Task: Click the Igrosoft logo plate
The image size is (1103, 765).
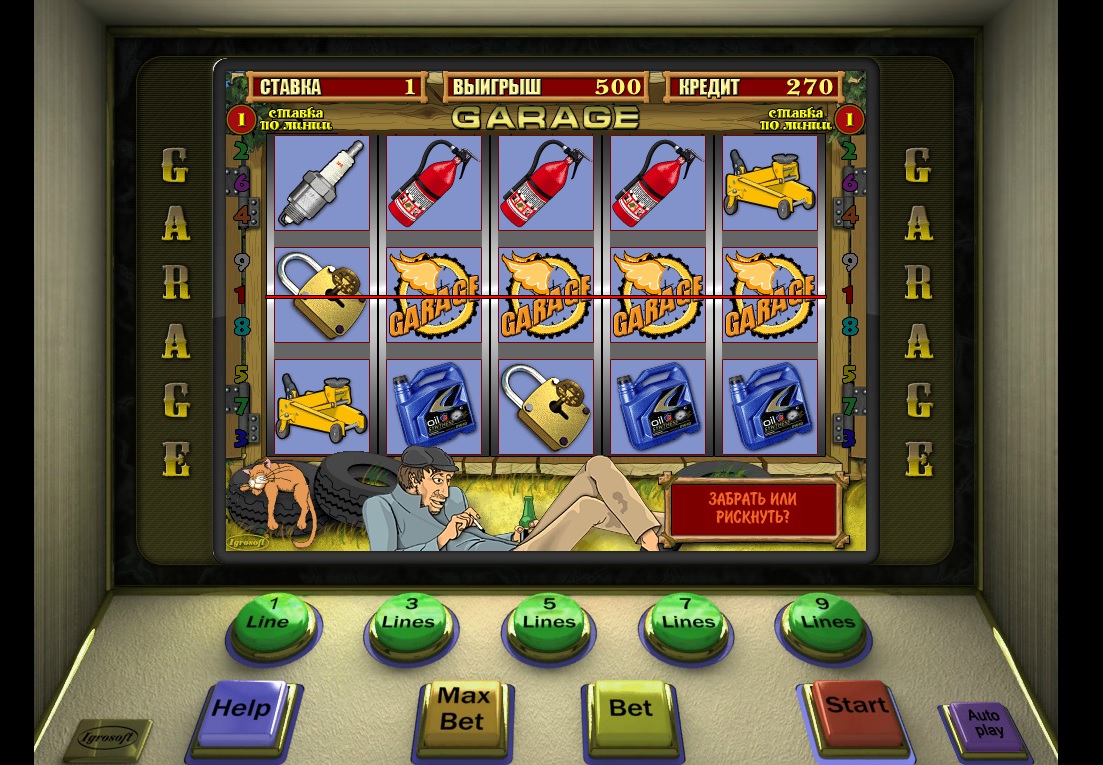Action: [x=107, y=740]
